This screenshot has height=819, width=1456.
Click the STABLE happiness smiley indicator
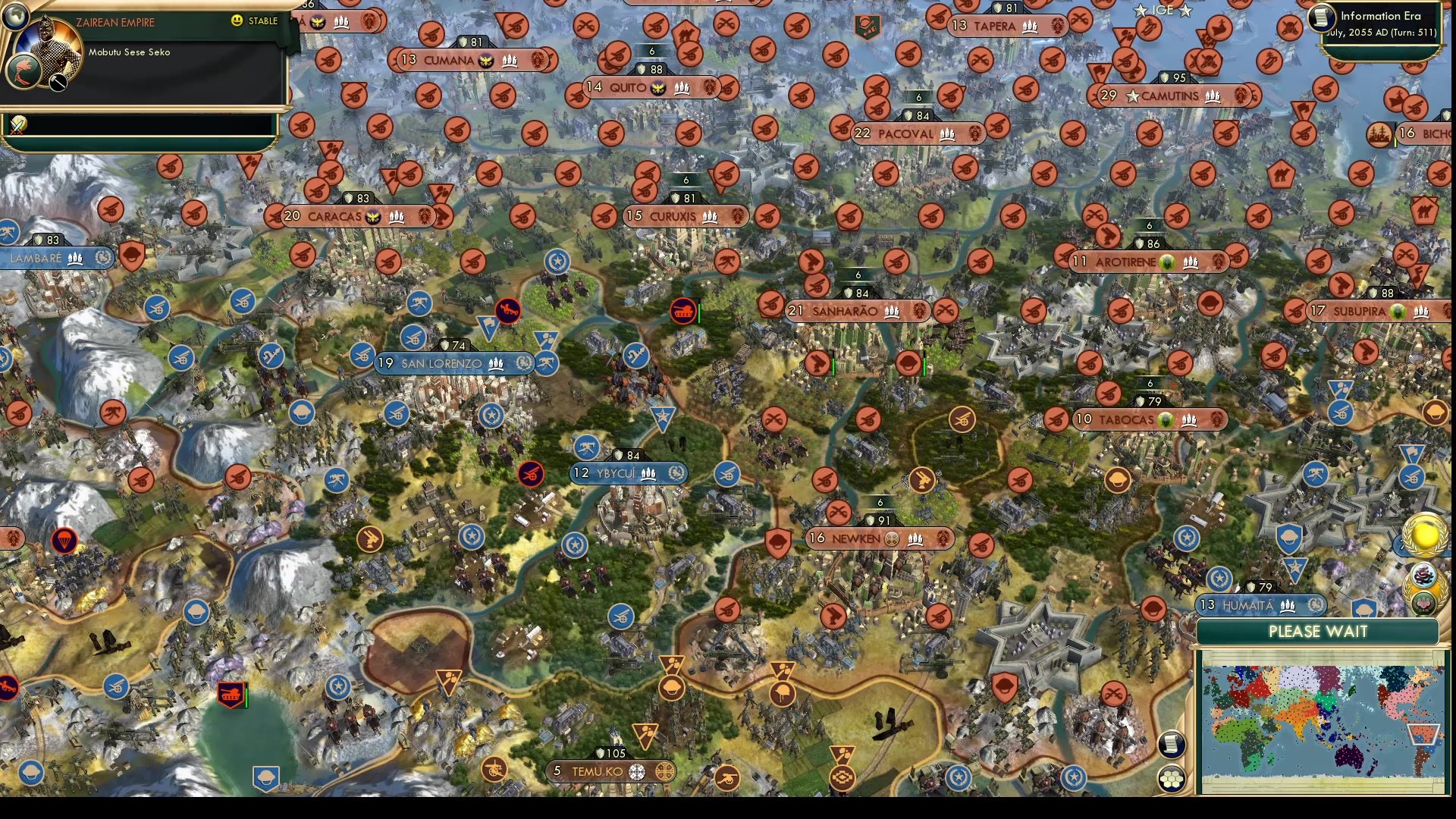point(237,21)
